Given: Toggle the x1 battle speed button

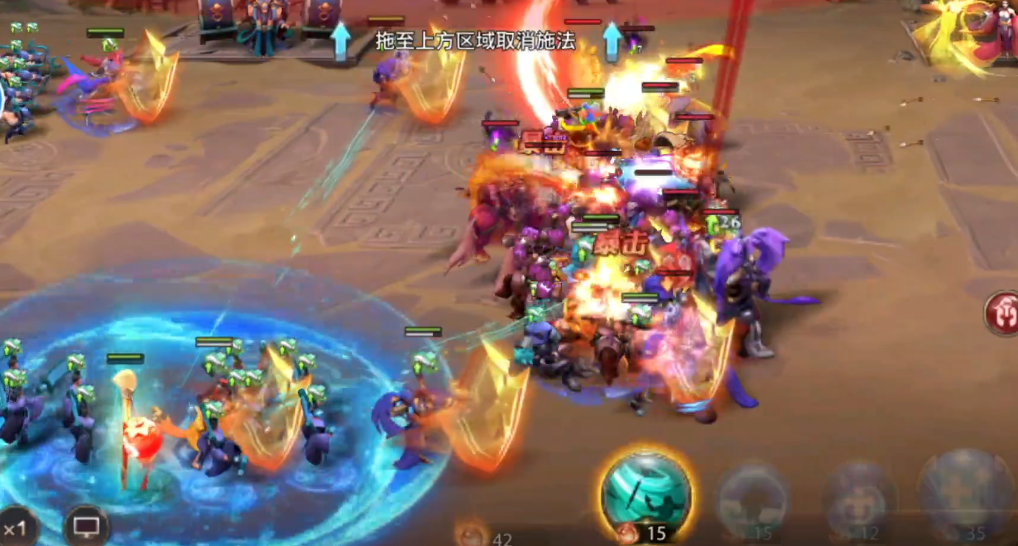Looking at the screenshot, I should [17, 527].
